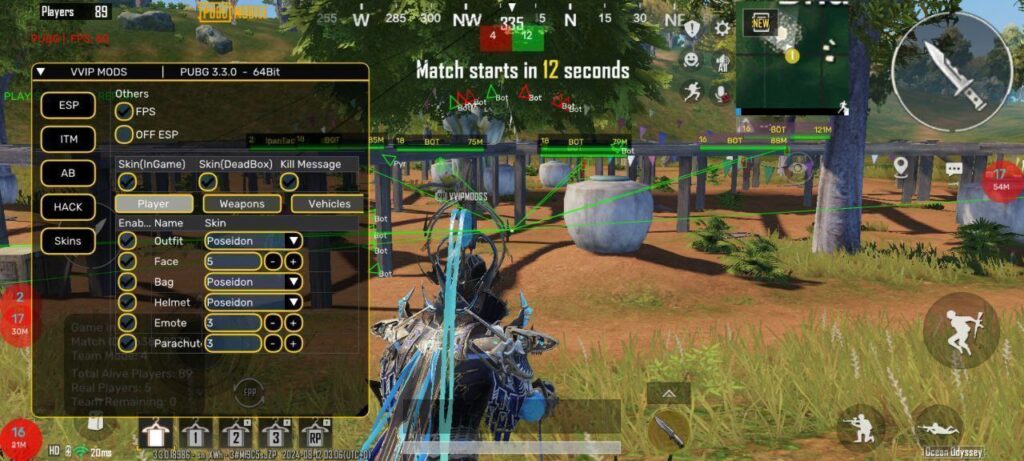Collapse the VVIP MODS panel arrow
The width and height of the screenshot is (1024, 461).
tap(40, 72)
